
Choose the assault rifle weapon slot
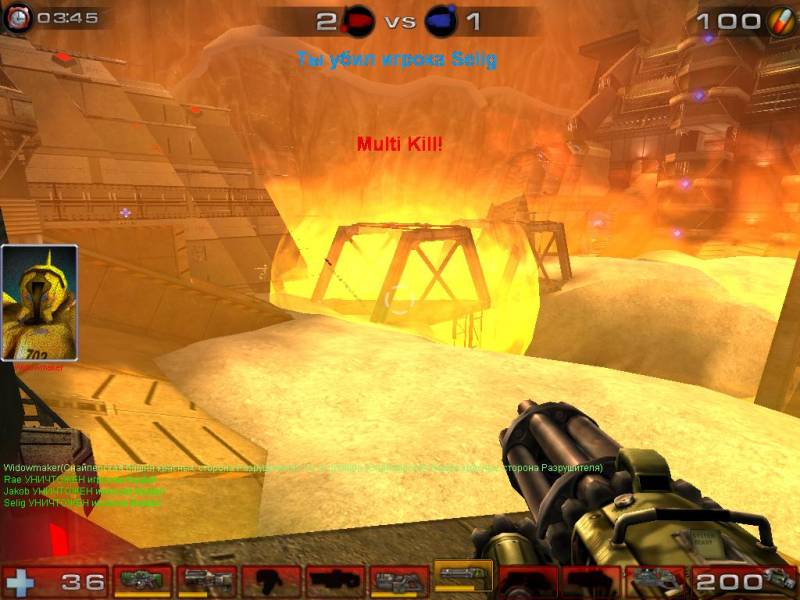(x=207, y=580)
